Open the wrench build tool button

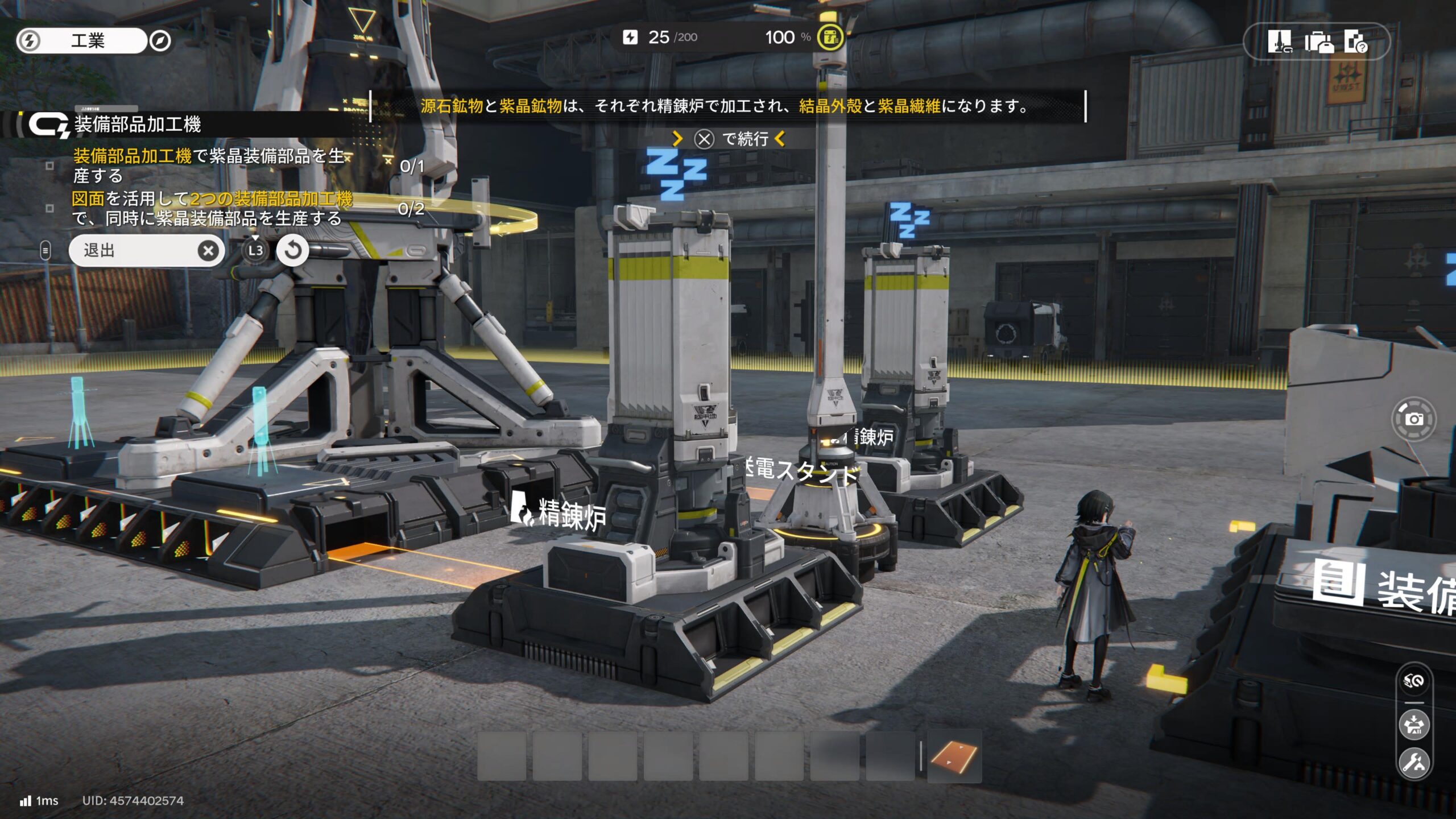click(x=1414, y=762)
